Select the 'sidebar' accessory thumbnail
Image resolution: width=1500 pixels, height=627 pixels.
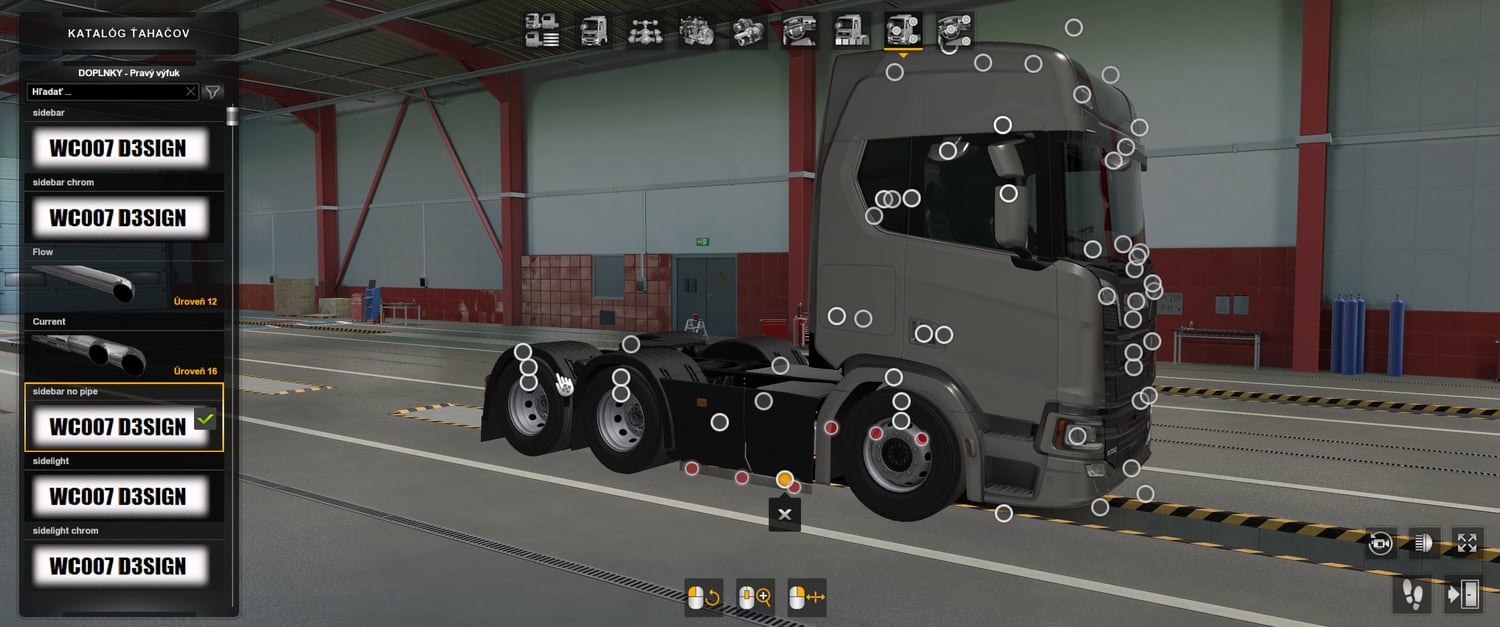tap(118, 149)
